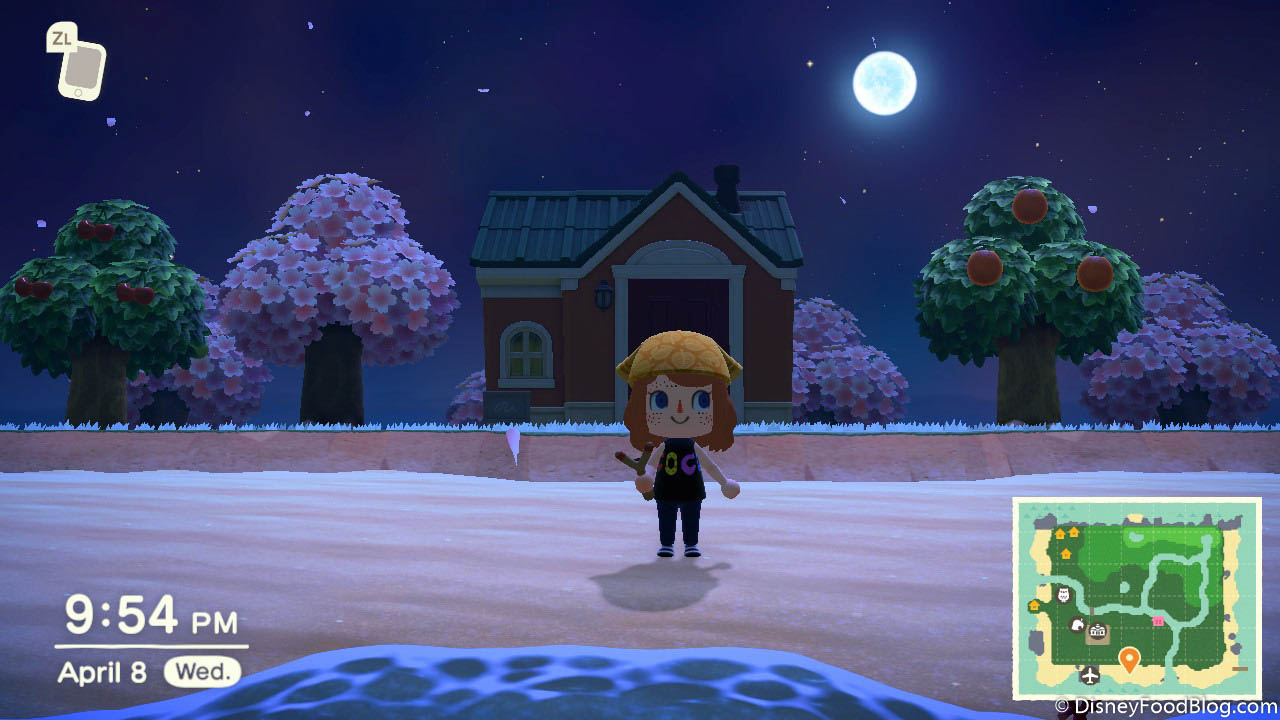Select the Resident Services building marker

coord(1098,633)
